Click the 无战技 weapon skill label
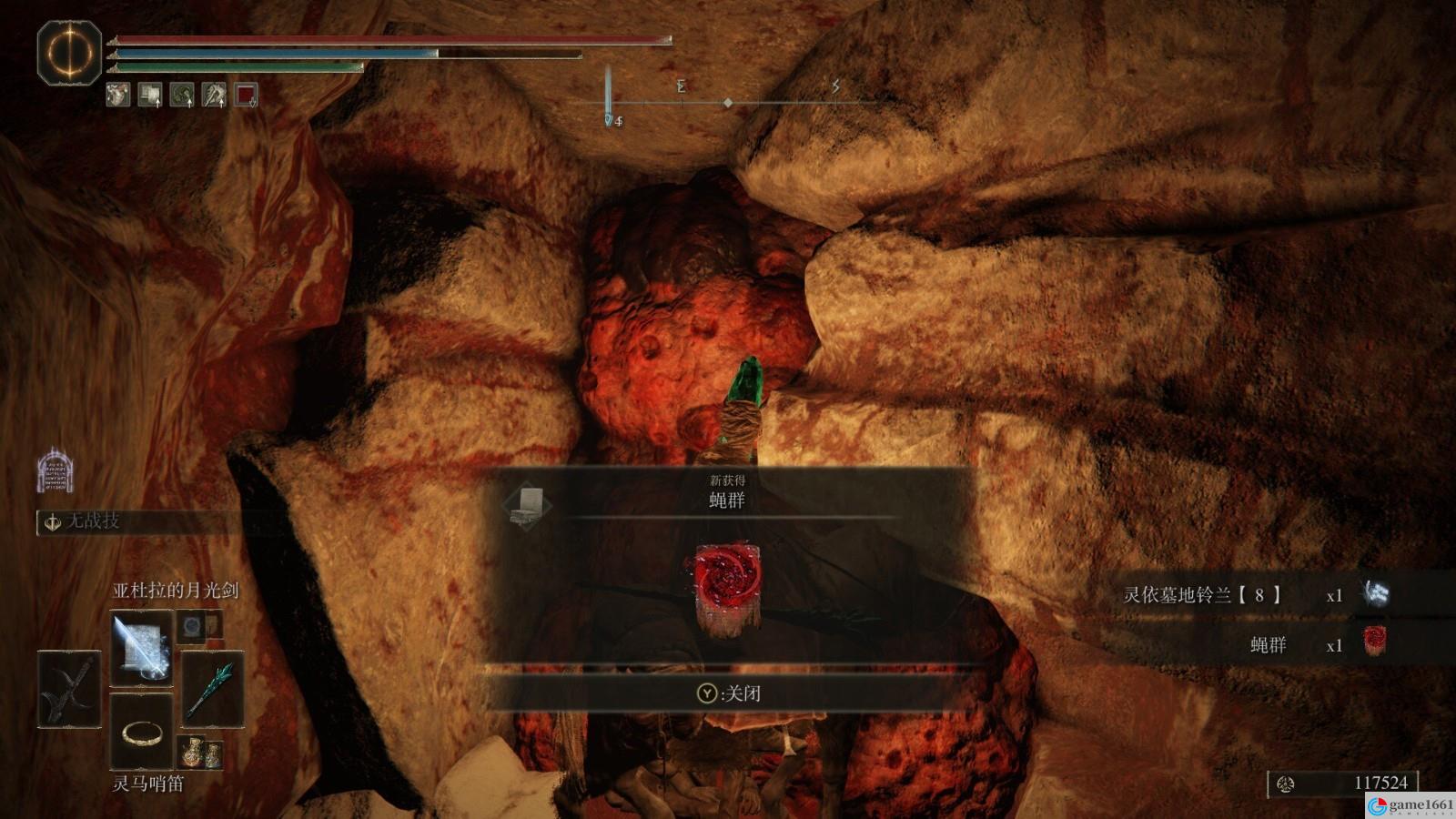The height and width of the screenshot is (819, 1456). click(x=91, y=521)
